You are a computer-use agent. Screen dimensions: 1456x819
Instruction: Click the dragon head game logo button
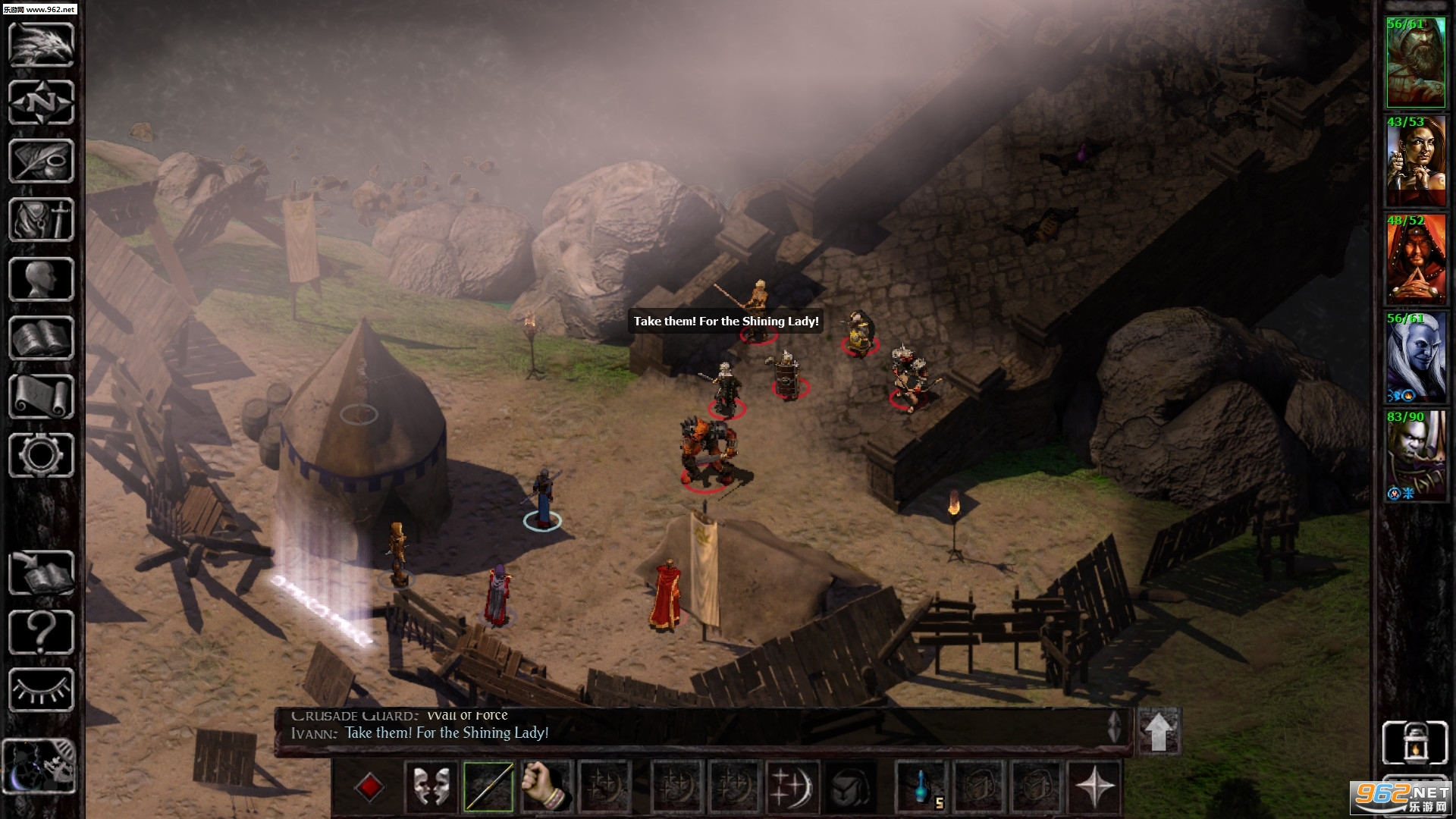[x=41, y=44]
